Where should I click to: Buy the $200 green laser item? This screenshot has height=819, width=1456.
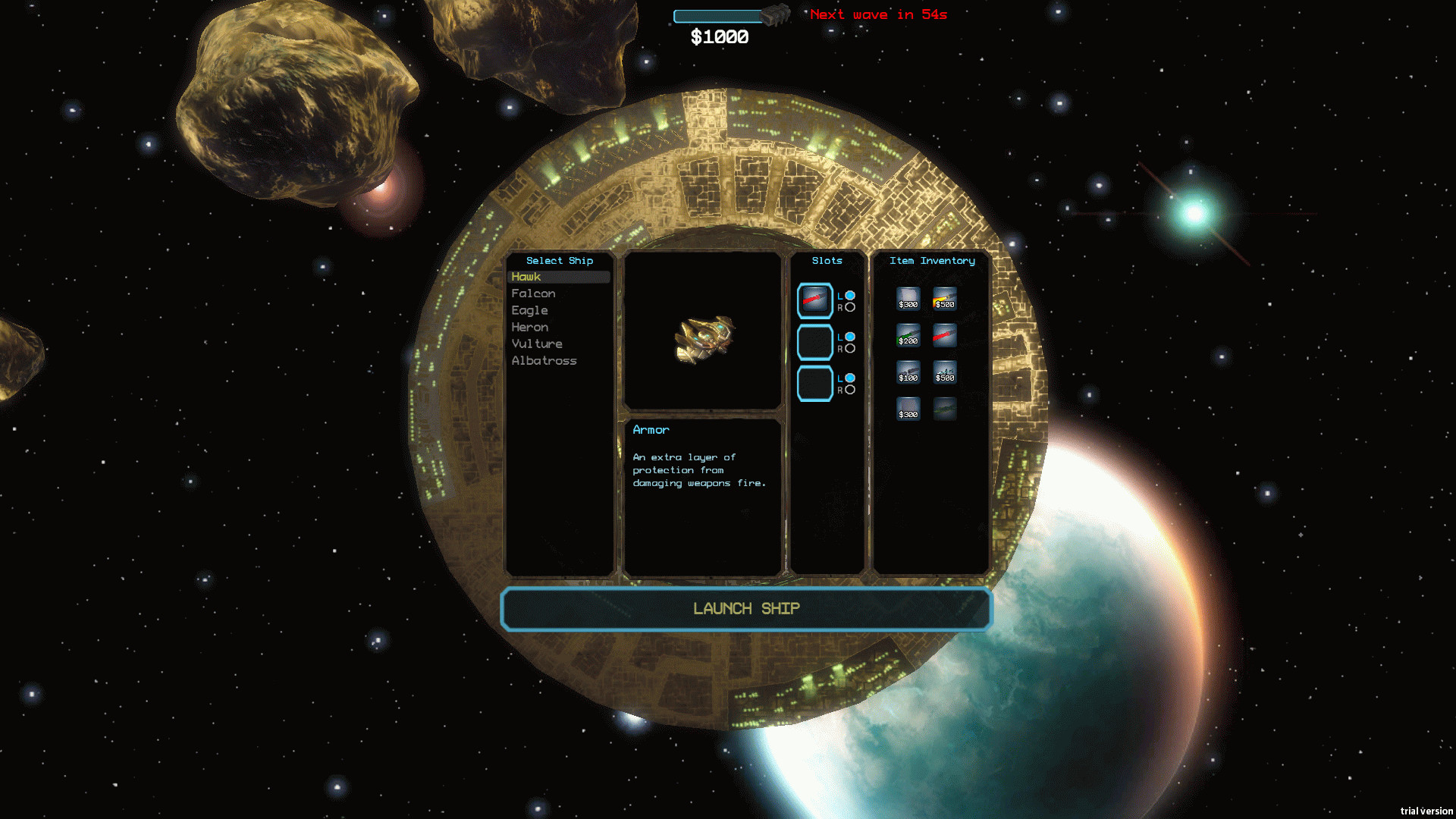(908, 335)
